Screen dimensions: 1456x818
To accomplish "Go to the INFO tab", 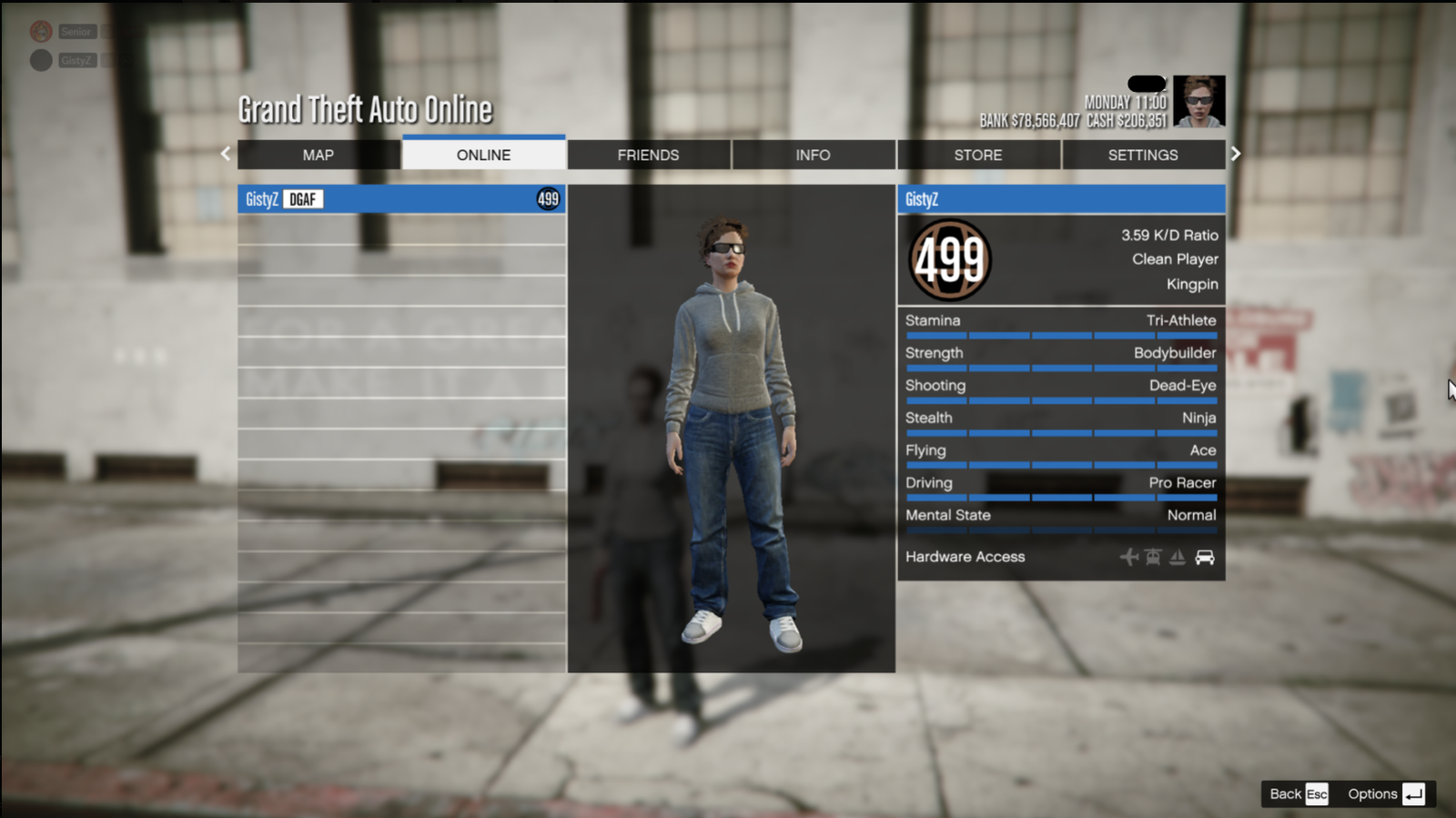I will [813, 155].
